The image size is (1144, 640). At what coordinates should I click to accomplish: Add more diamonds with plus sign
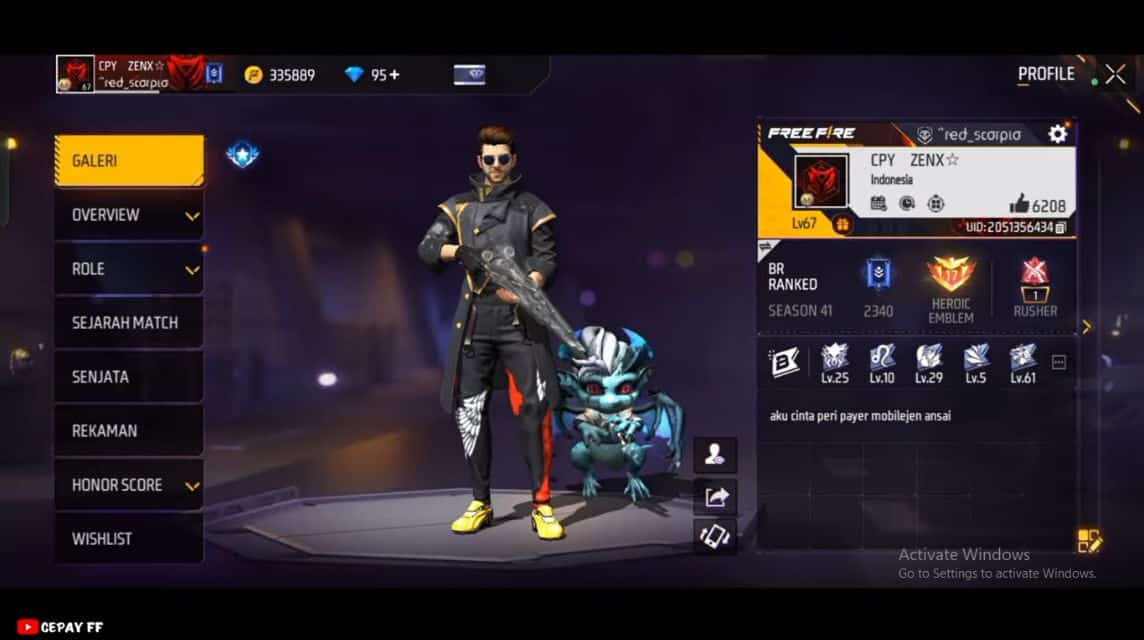click(x=394, y=75)
